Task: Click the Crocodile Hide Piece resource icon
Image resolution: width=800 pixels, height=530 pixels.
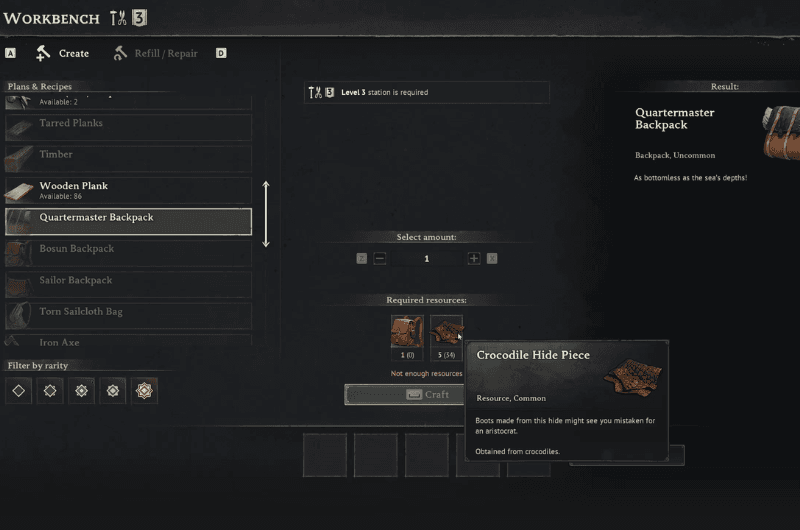Action: point(446,332)
